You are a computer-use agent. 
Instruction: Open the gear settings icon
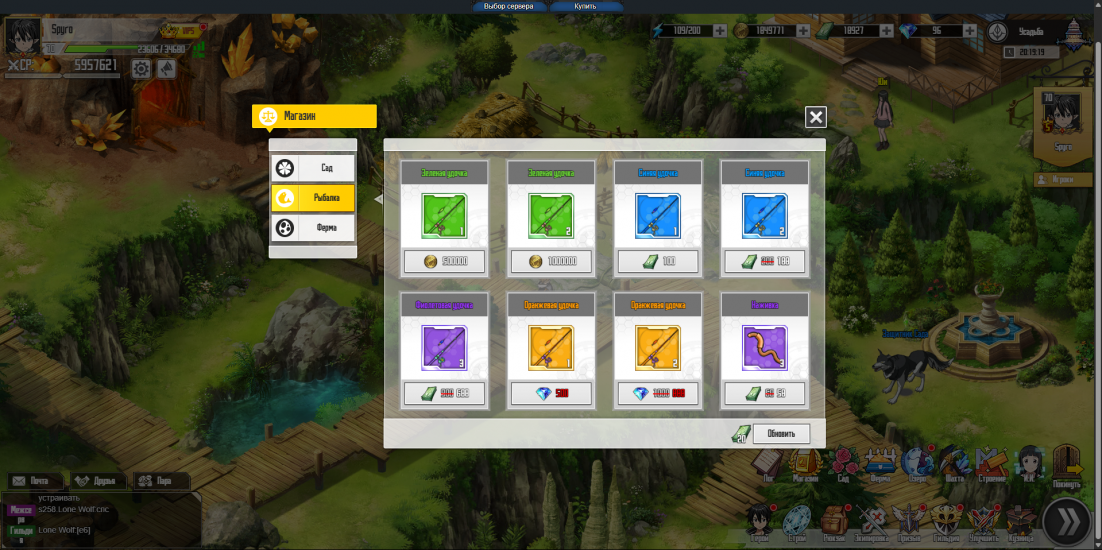click(x=141, y=68)
